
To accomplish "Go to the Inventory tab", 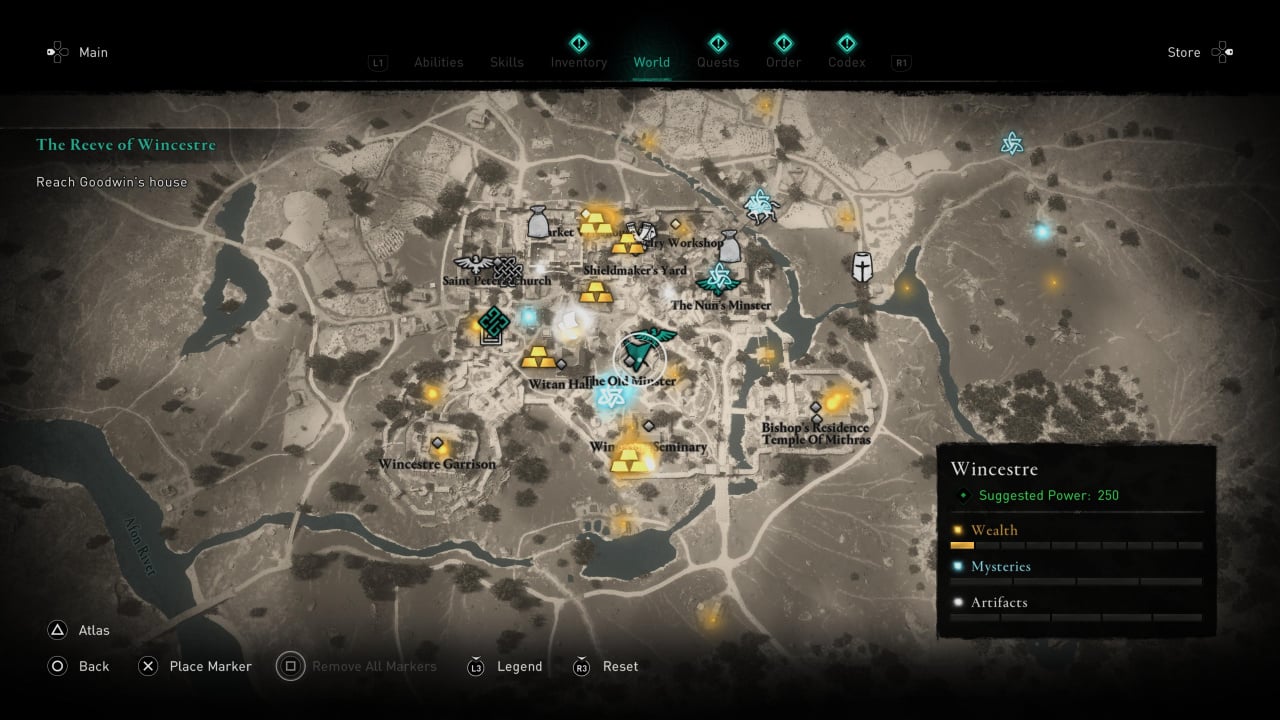I will point(578,62).
